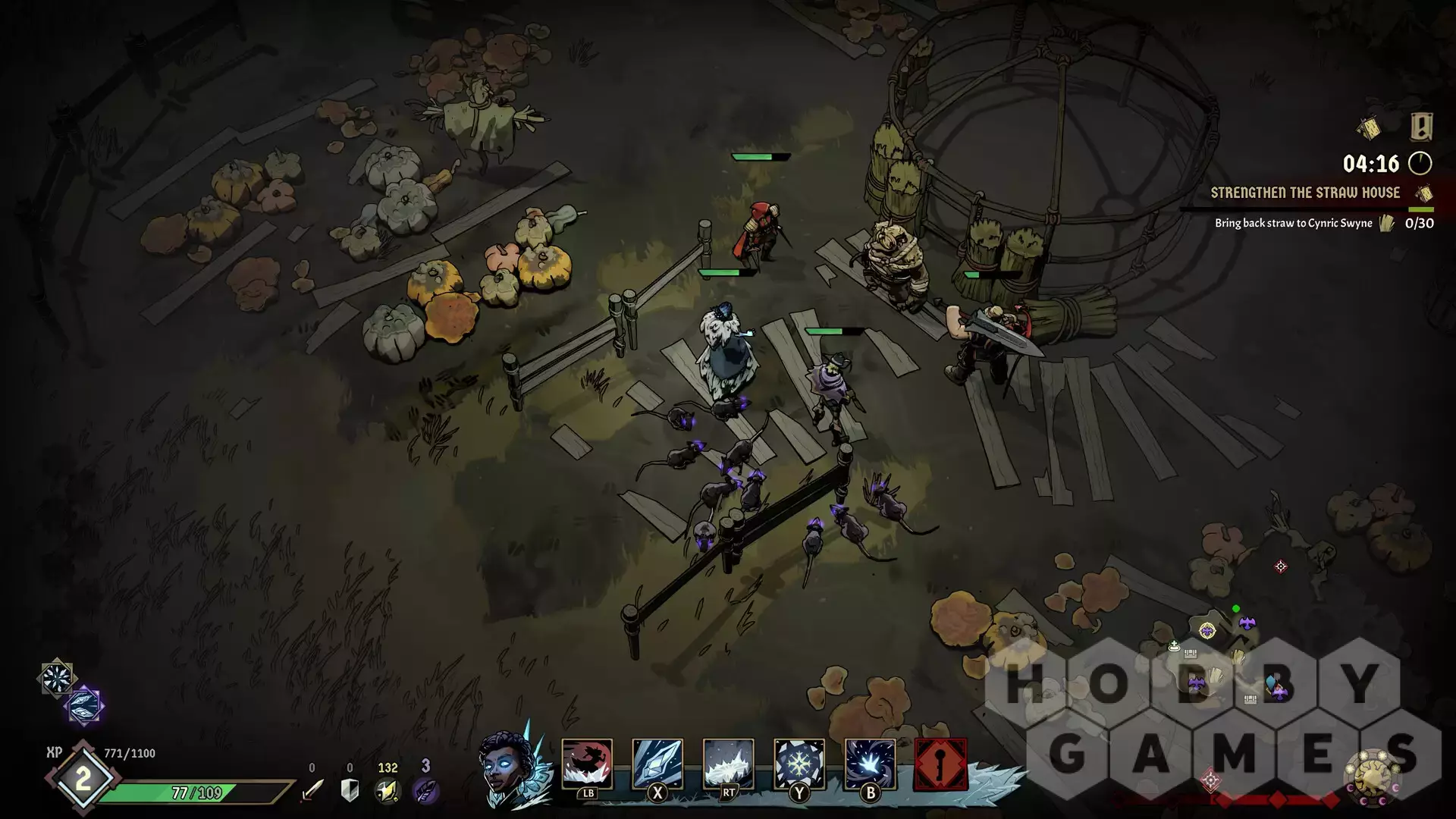Select the sword attack stat icon
1456x819 pixels.
tap(312, 791)
